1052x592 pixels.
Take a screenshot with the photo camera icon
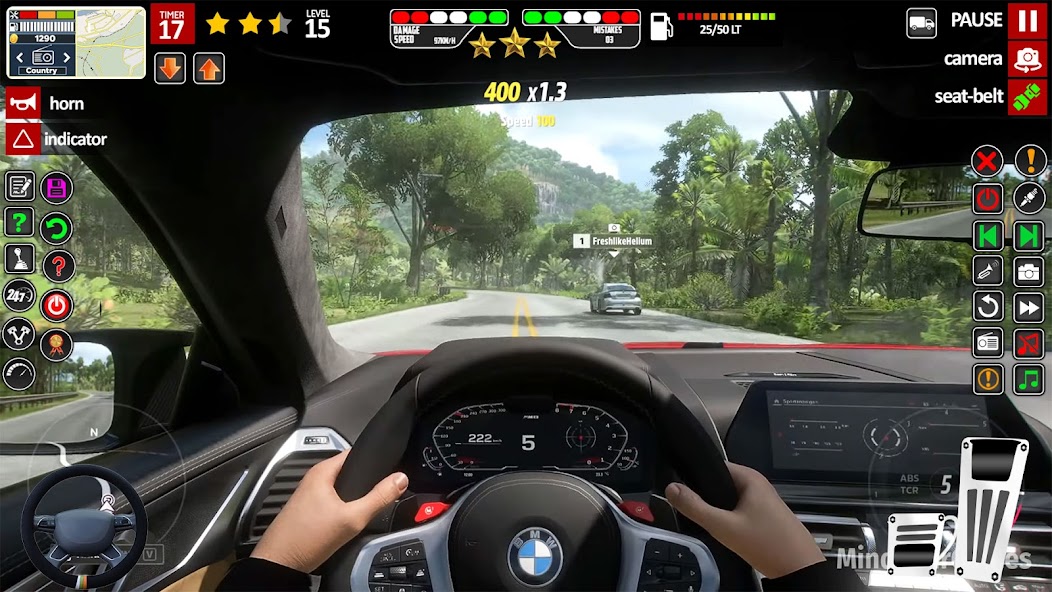[1029, 271]
